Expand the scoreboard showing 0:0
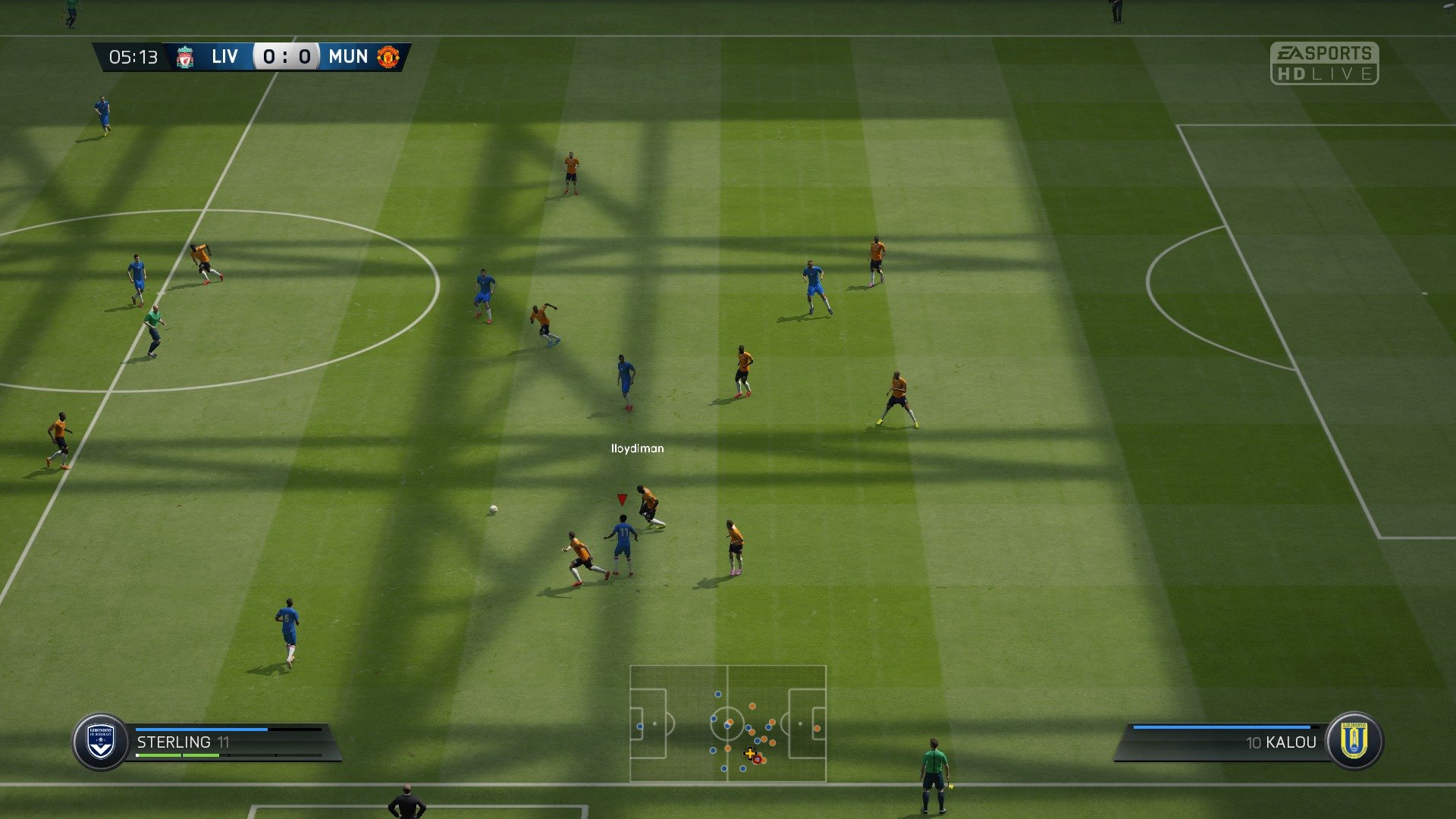1456x819 pixels. [x=285, y=56]
